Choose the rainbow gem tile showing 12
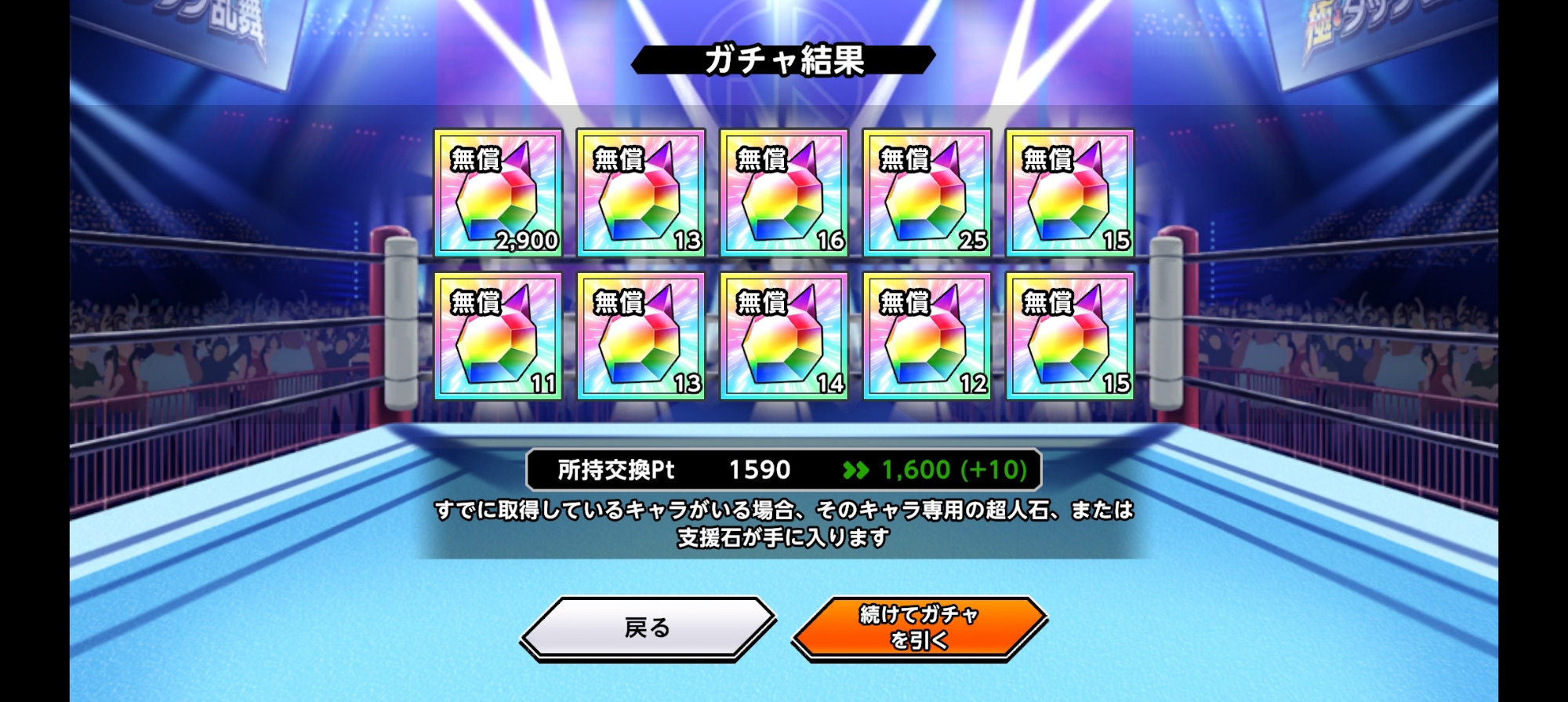The image size is (1568, 702). [x=927, y=336]
